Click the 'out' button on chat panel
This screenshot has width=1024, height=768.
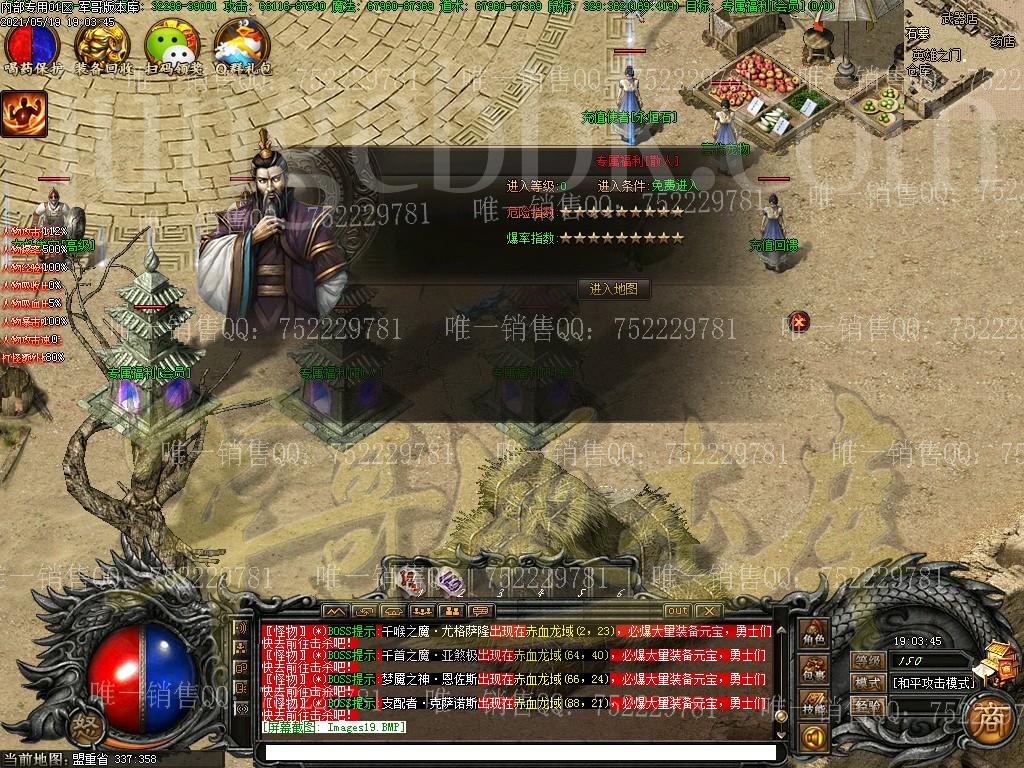(677, 611)
